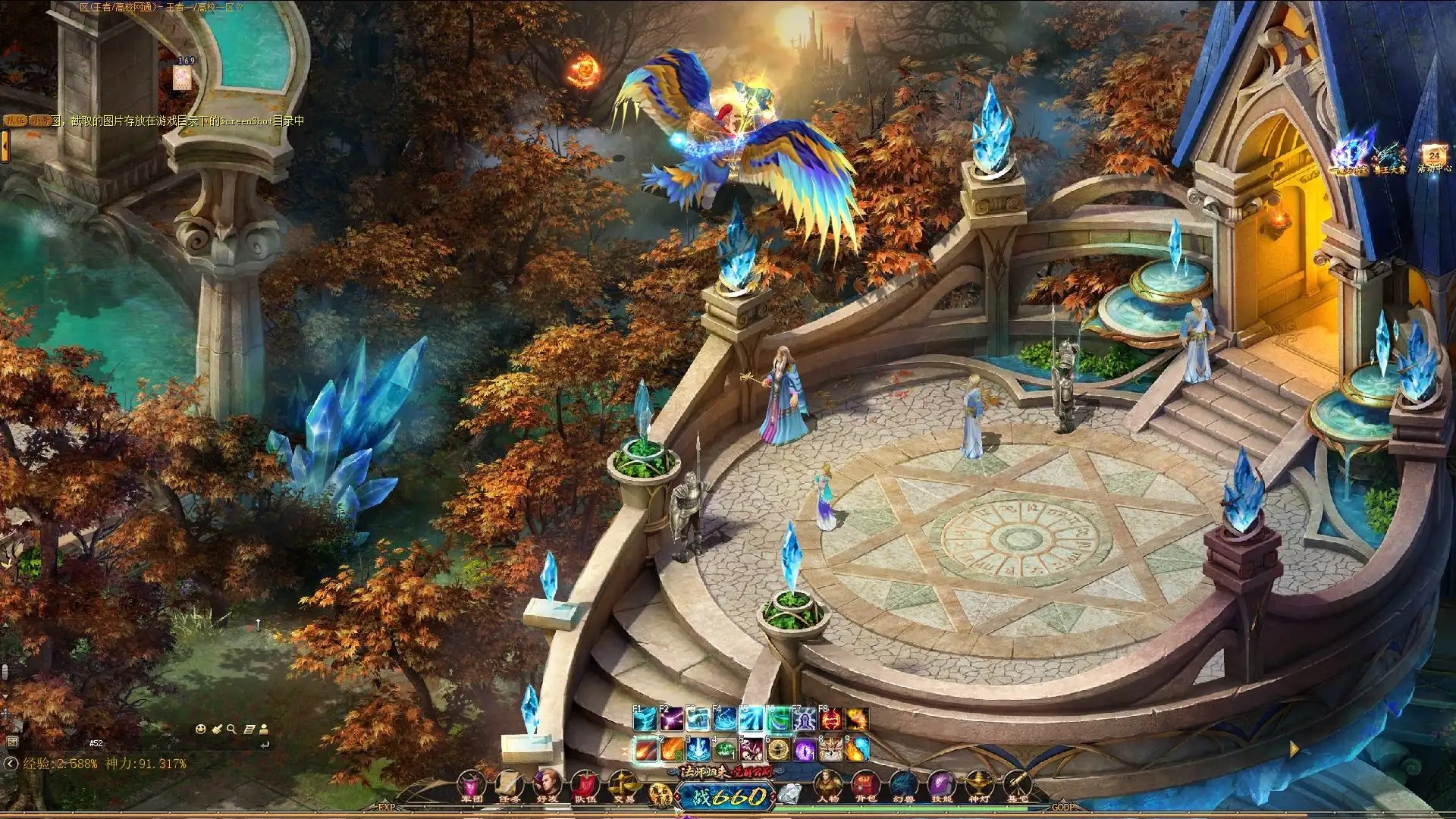Activate the purple eye skill in slot 7

click(x=805, y=750)
